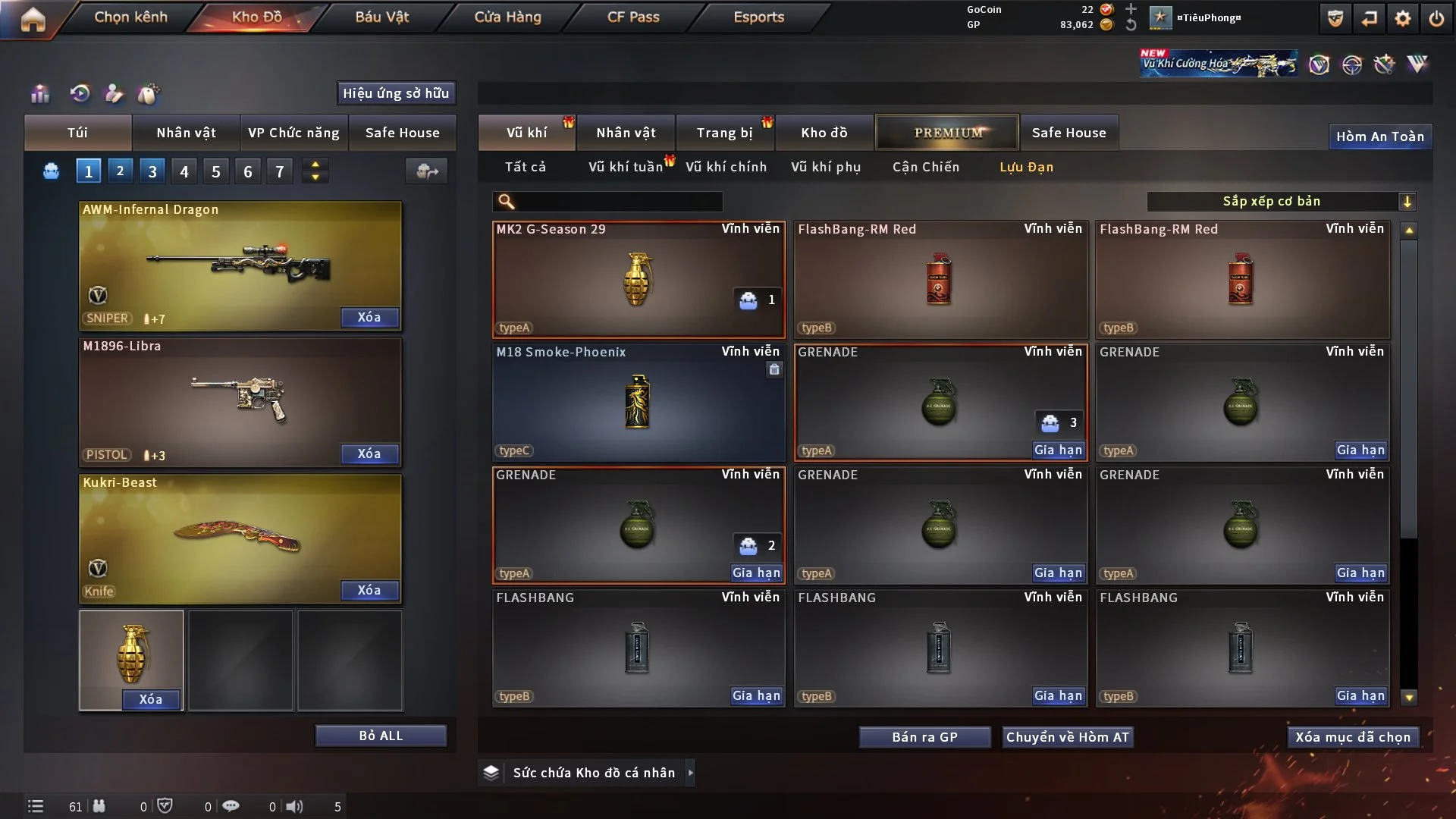
Task: Toggle bag slot 2
Action: [120, 171]
